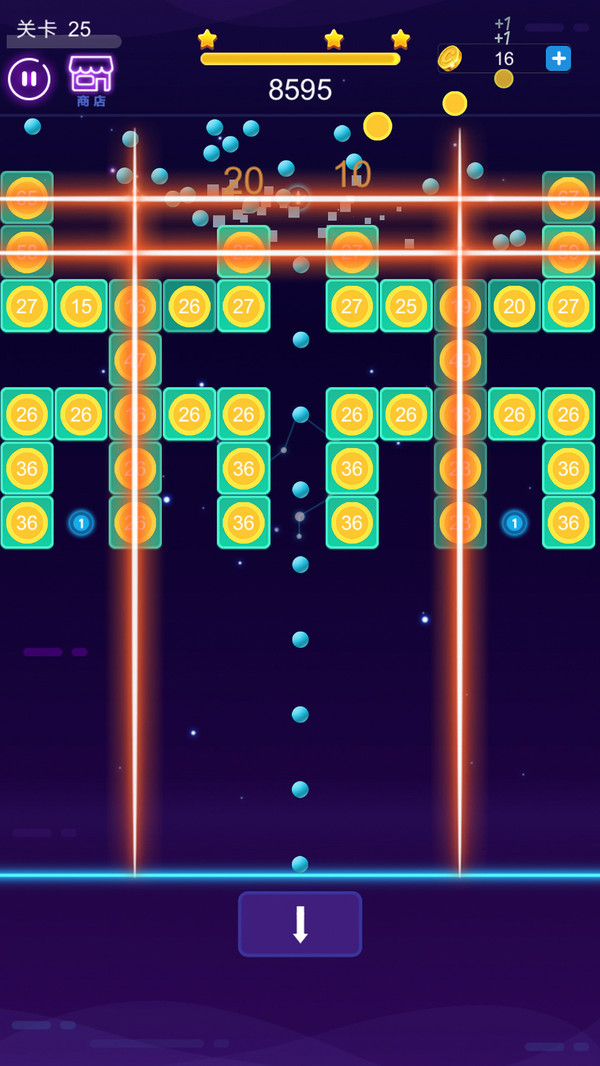The height and width of the screenshot is (1066, 600).
Task: Tap the down-arrow recall balls button
Action: pos(300,924)
